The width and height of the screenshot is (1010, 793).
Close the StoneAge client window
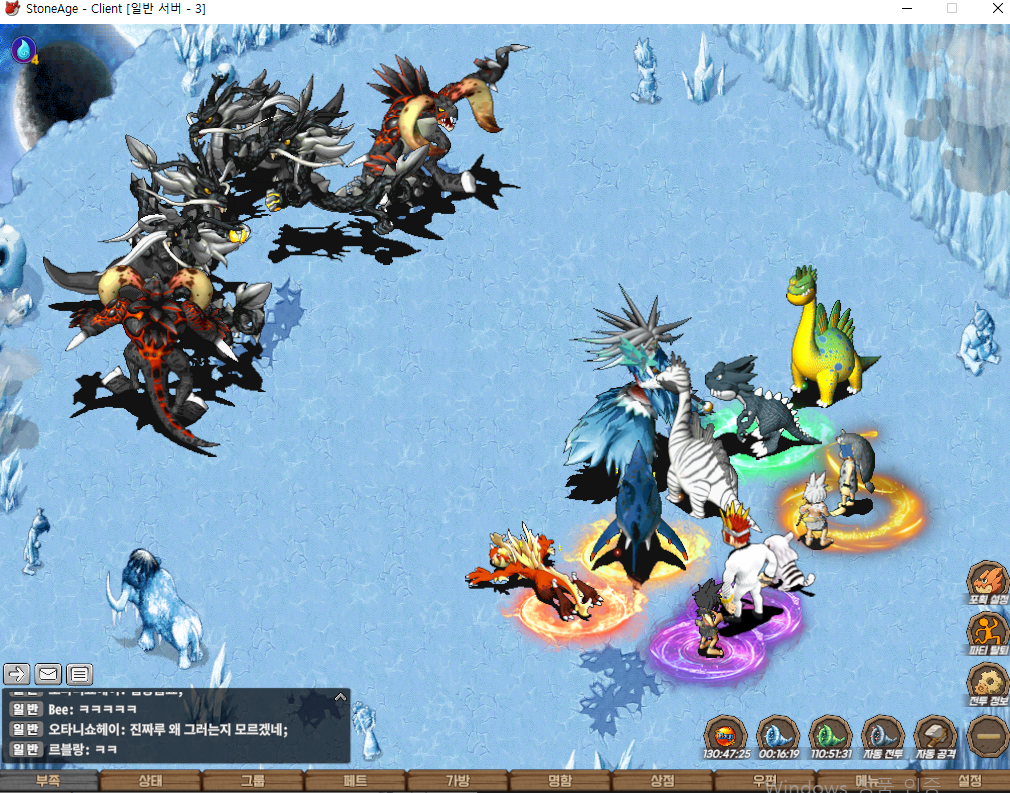(992, 8)
